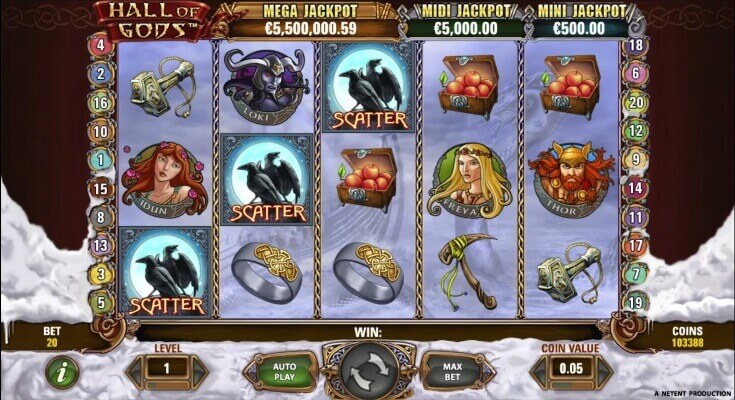Screen dimensions: 735x400
Task: Select payline number 16 marker
Action: (x=100, y=102)
